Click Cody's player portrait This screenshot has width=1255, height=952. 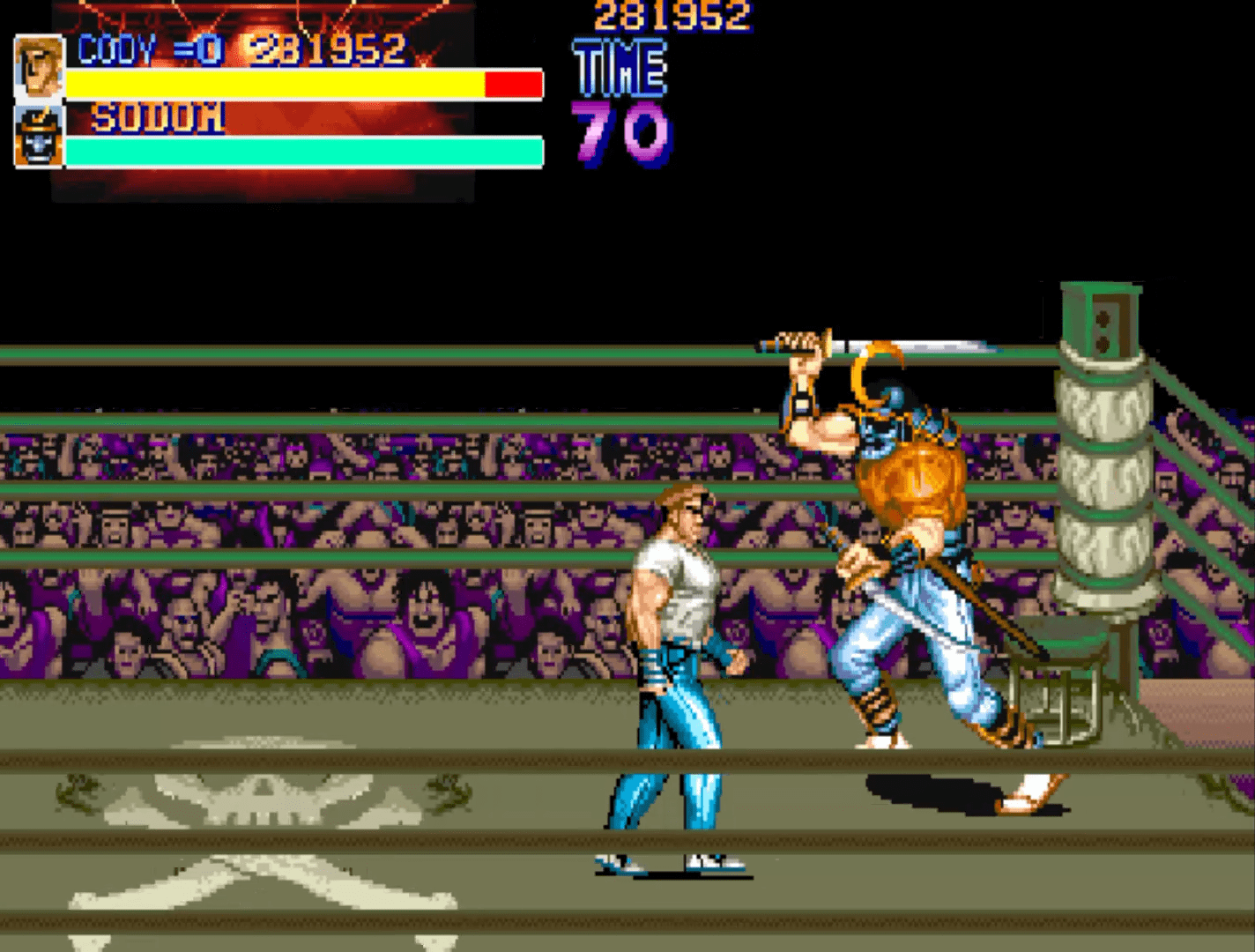point(39,67)
